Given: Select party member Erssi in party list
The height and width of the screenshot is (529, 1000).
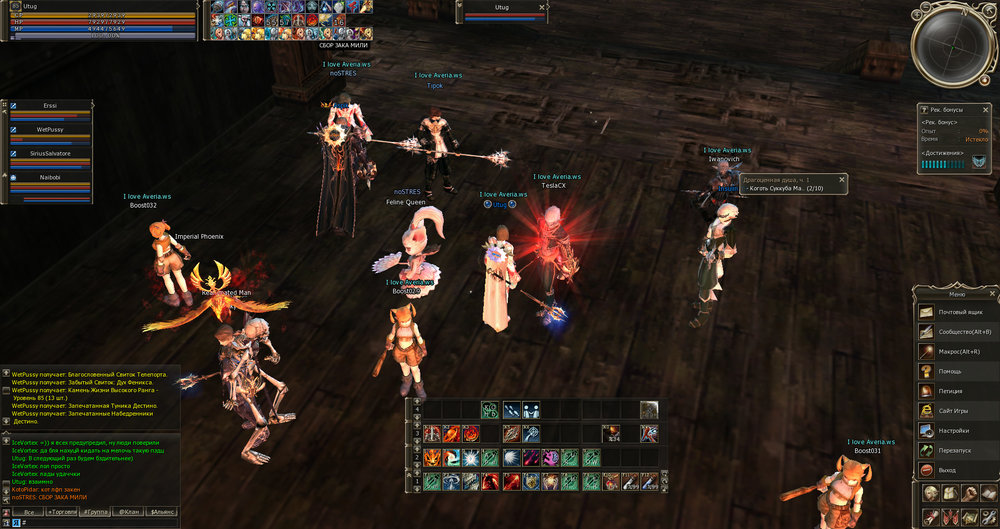Looking at the screenshot, I should pyautogui.click(x=50, y=105).
